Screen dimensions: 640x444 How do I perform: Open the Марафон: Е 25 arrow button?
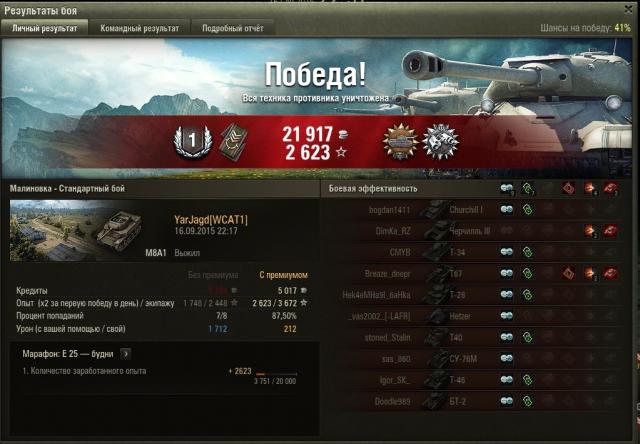(127, 353)
